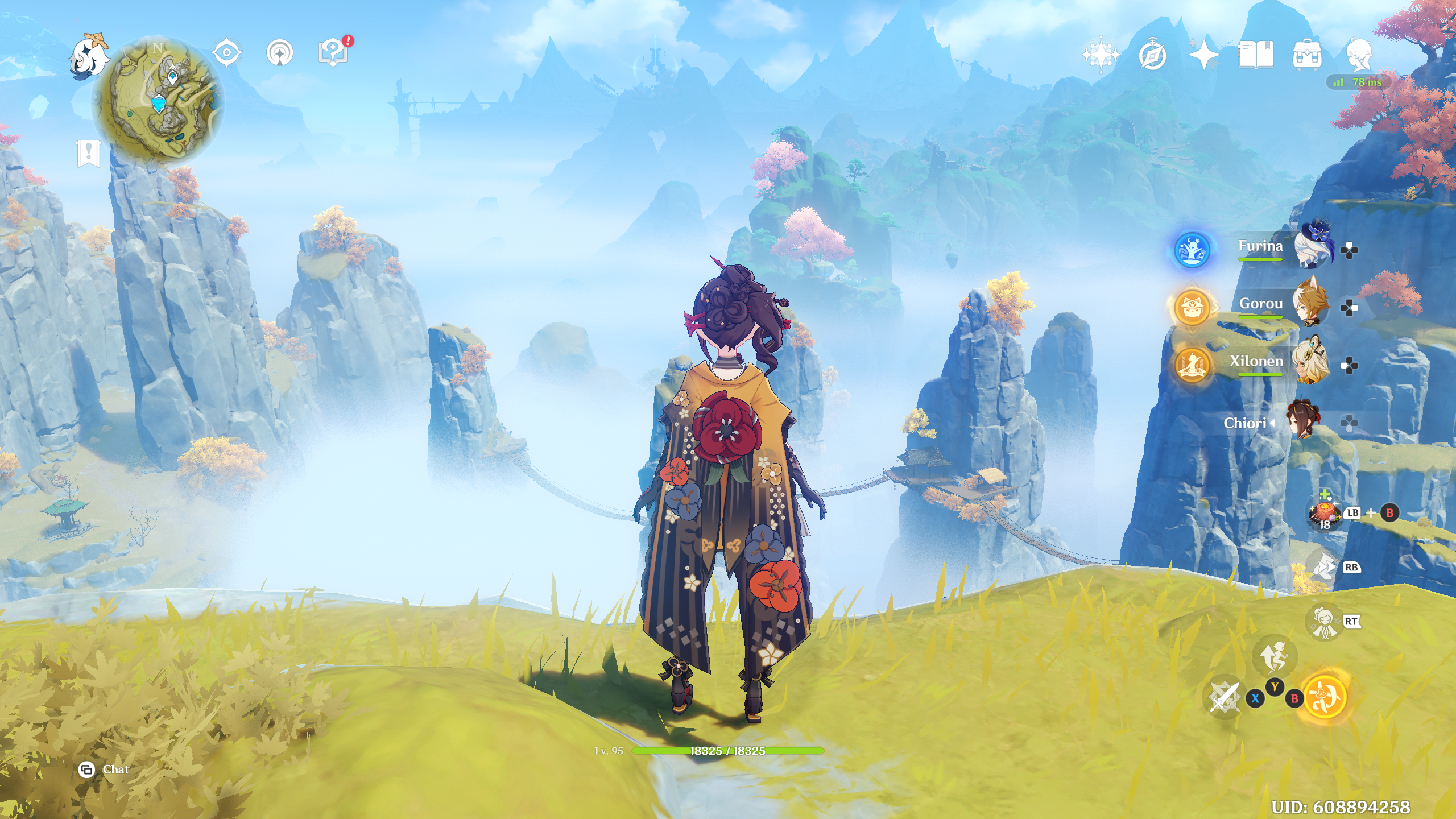Open the quest banner with exclamation mark
This screenshot has height=819, width=1456.
(88, 153)
